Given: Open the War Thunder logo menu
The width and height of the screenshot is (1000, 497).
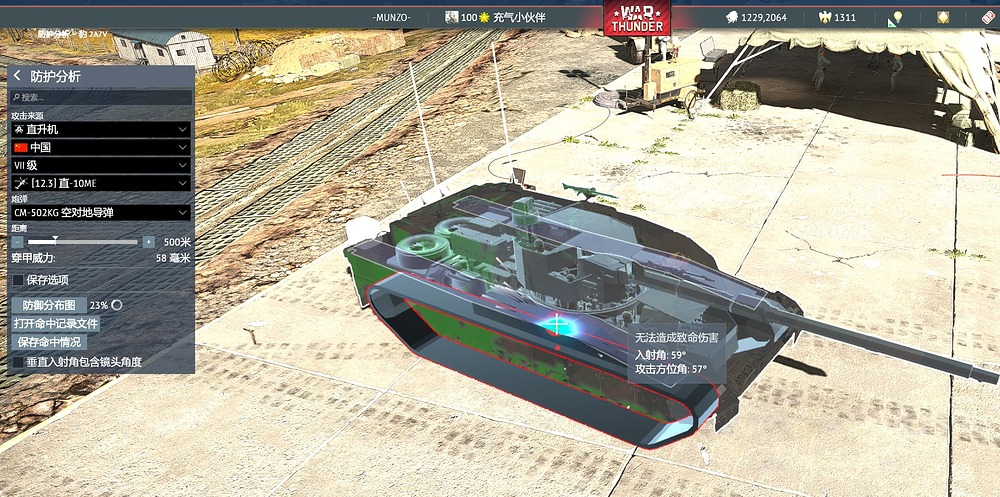Looking at the screenshot, I should coord(637,18).
